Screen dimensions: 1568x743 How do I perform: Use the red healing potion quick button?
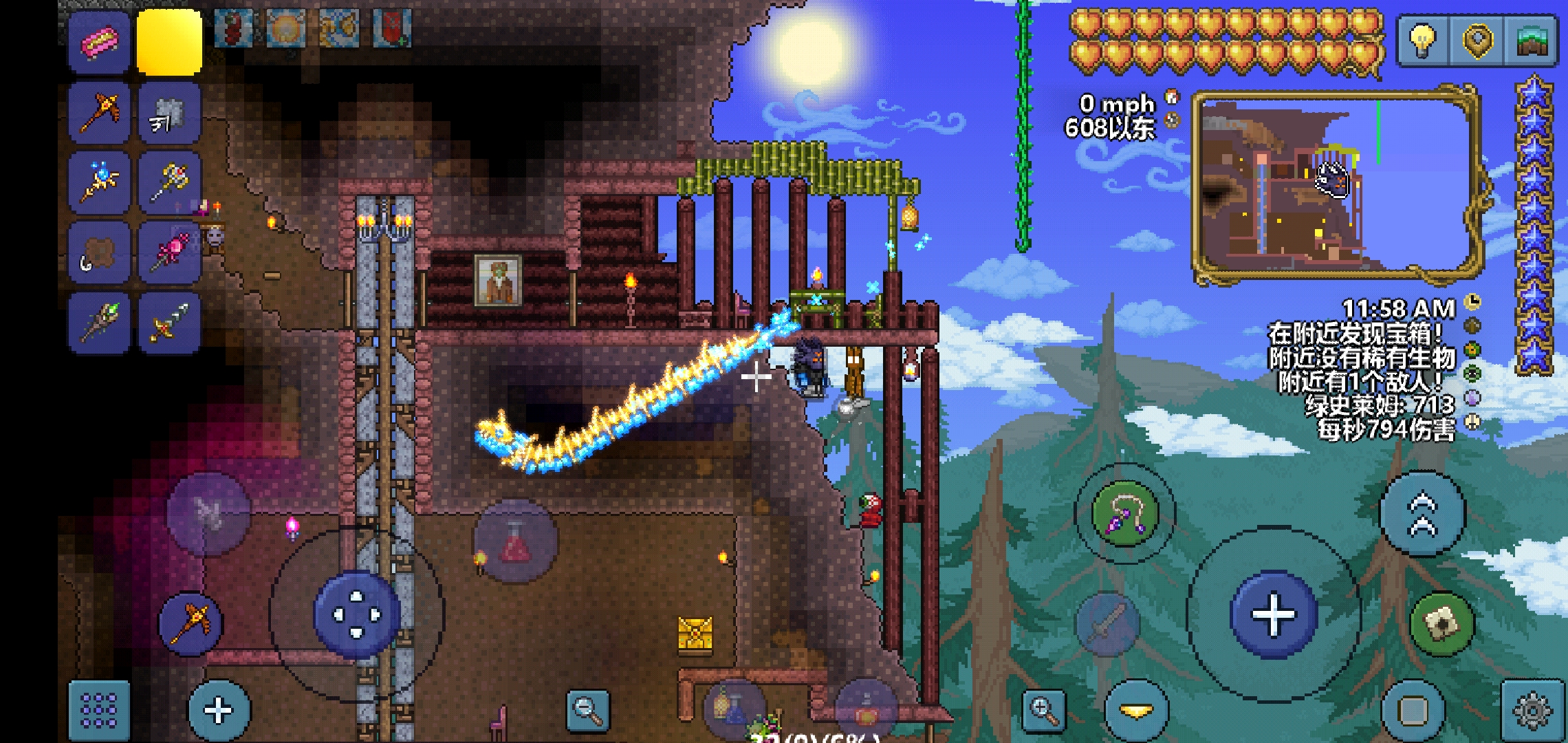pos(516,541)
